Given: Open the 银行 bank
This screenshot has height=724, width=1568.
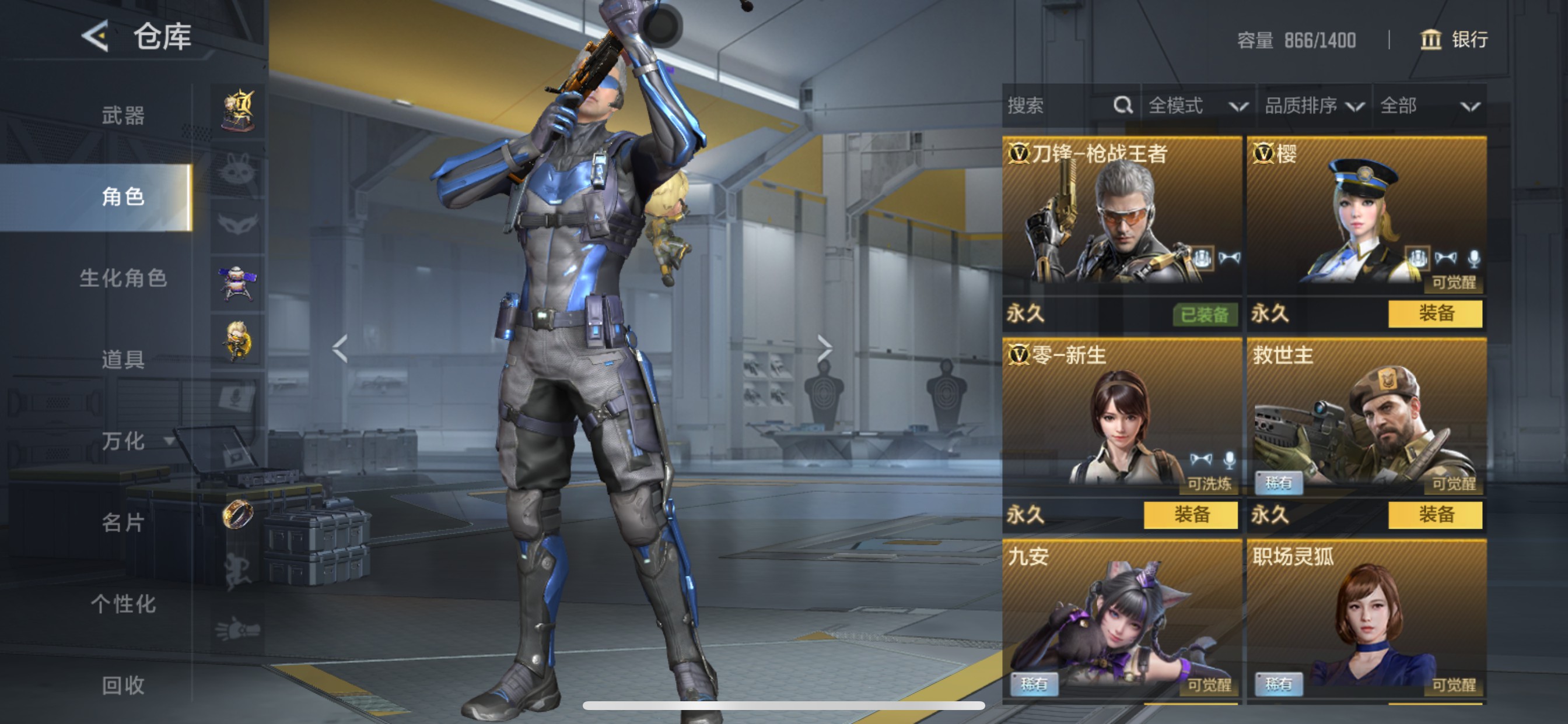Looking at the screenshot, I should pyautogui.click(x=1454, y=40).
